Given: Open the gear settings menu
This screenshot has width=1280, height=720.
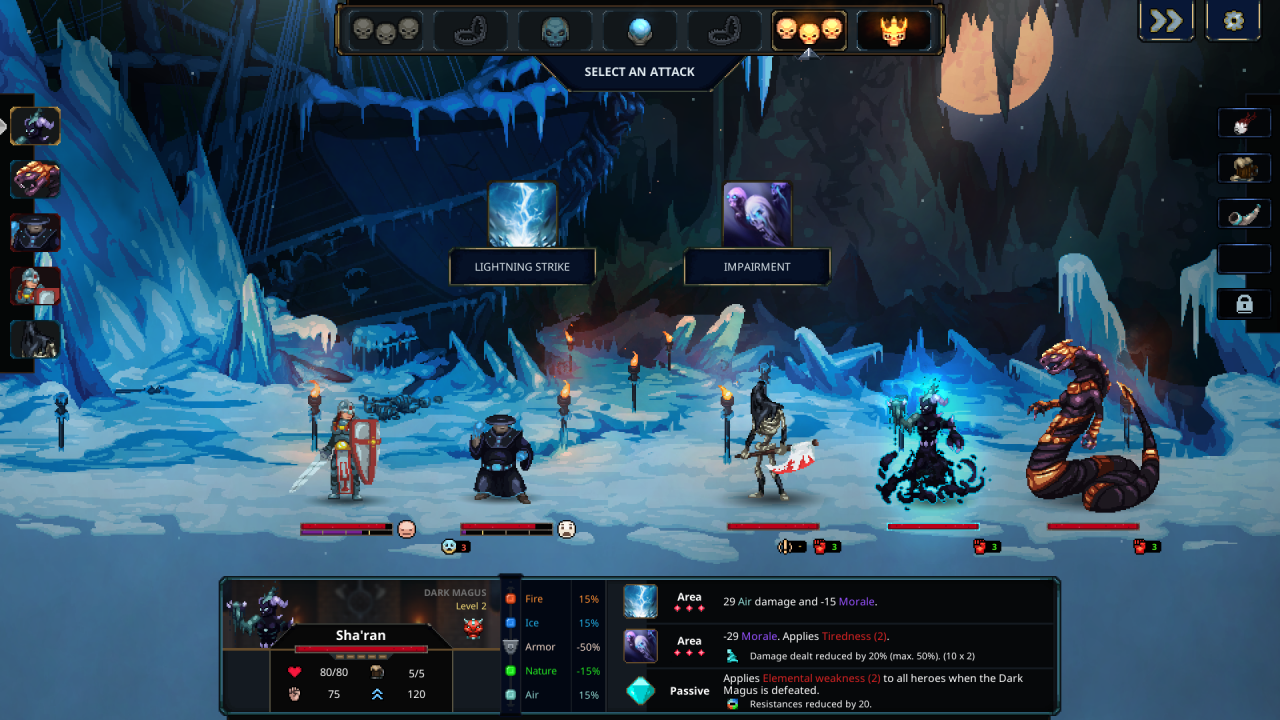Looking at the screenshot, I should 1233,21.
